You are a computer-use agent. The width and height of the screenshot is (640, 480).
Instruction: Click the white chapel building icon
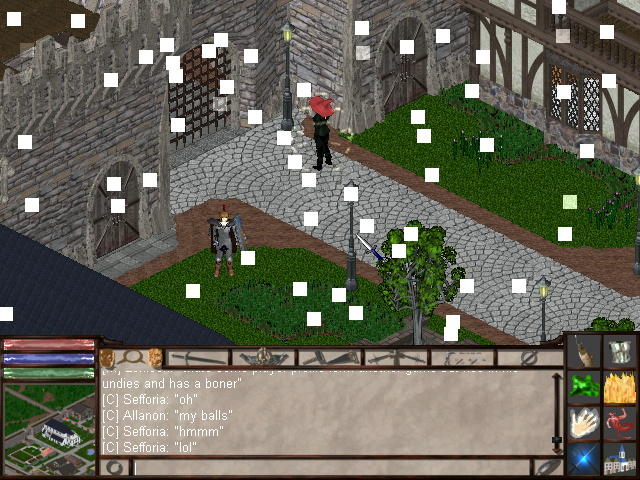[x=621, y=457]
